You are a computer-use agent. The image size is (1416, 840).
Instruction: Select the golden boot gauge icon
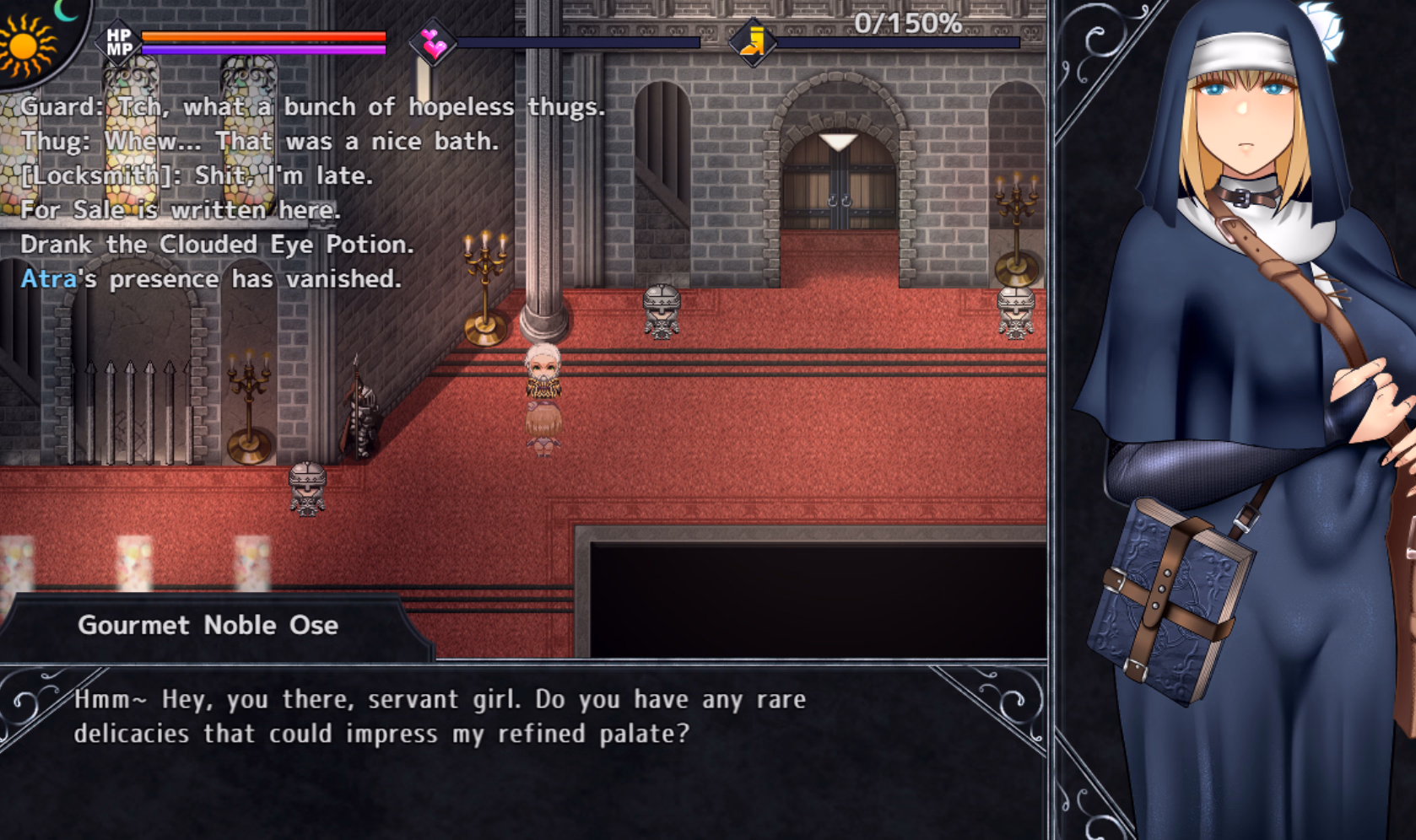click(753, 42)
